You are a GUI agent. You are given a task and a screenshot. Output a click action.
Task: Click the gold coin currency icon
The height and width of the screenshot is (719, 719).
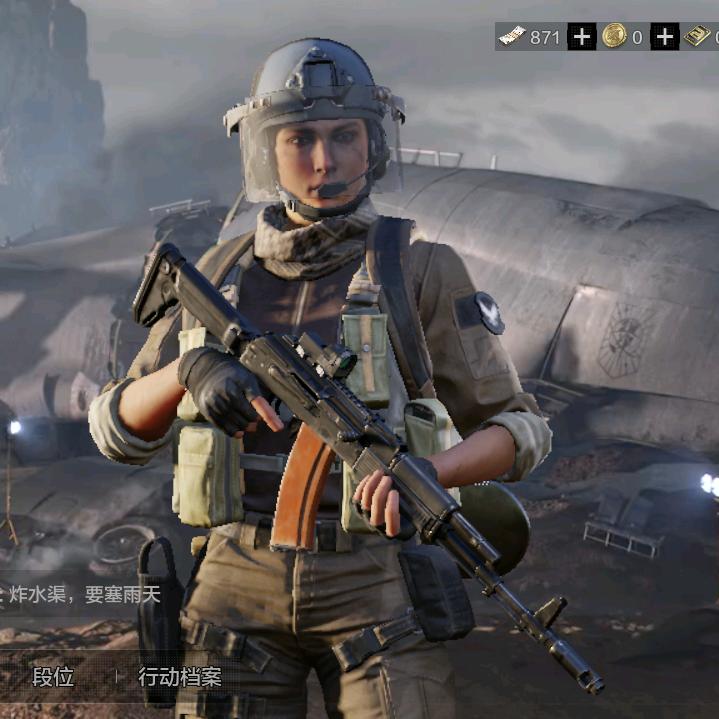pyautogui.click(x=614, y=37)
